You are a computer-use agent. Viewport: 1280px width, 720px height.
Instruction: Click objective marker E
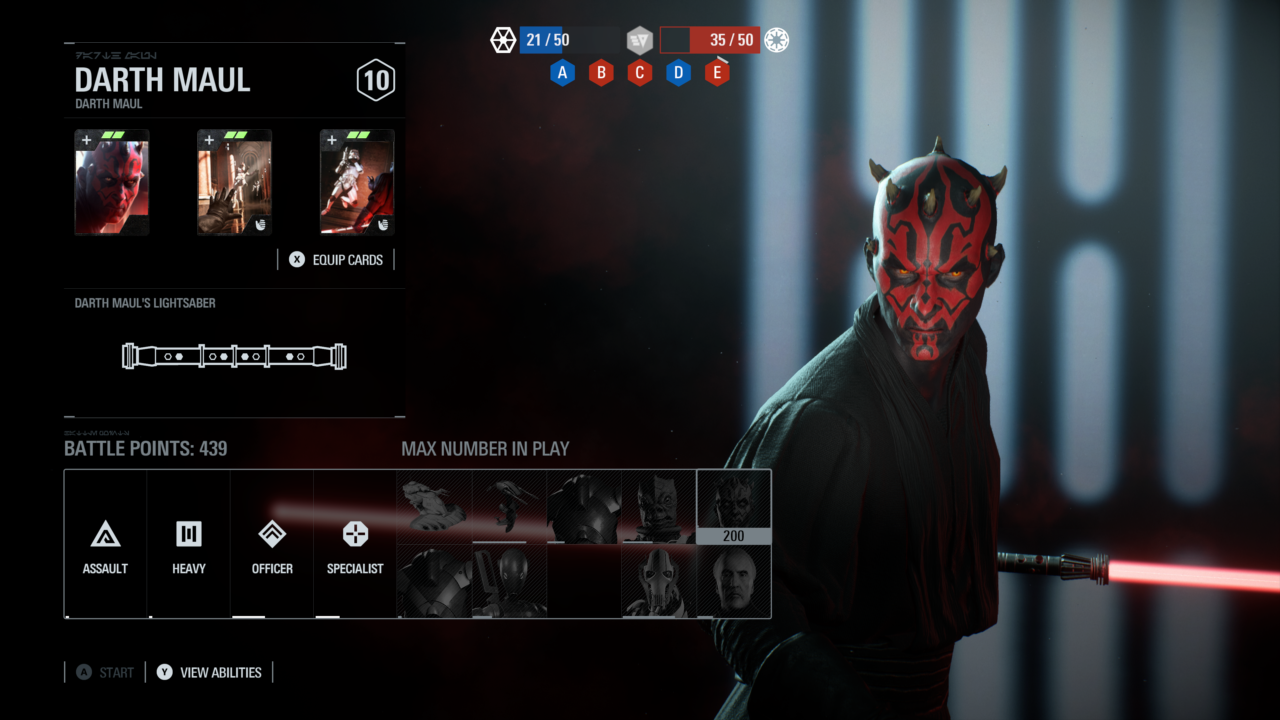coord(717,72)
